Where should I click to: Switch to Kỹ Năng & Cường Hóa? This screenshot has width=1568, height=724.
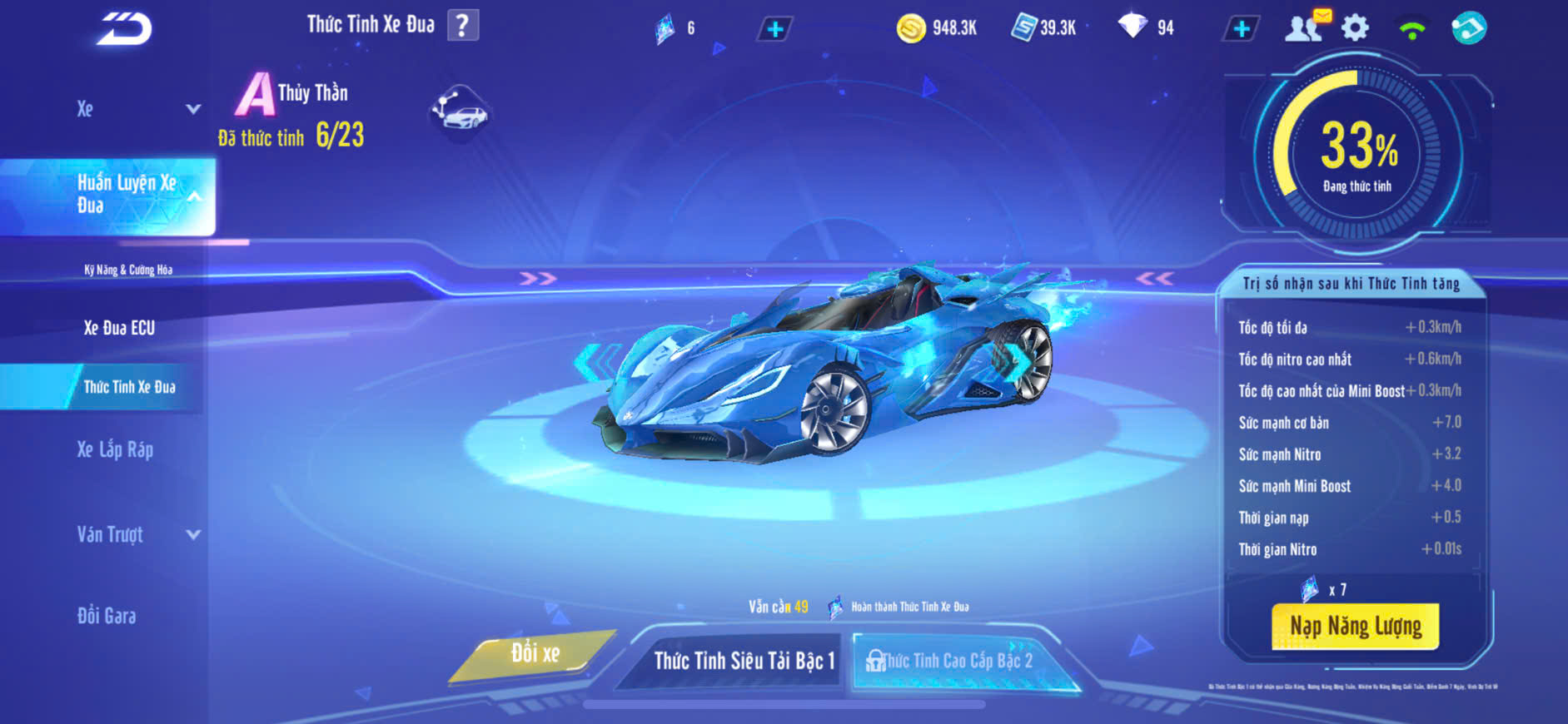pyautogui.click(x=128, y=270)
